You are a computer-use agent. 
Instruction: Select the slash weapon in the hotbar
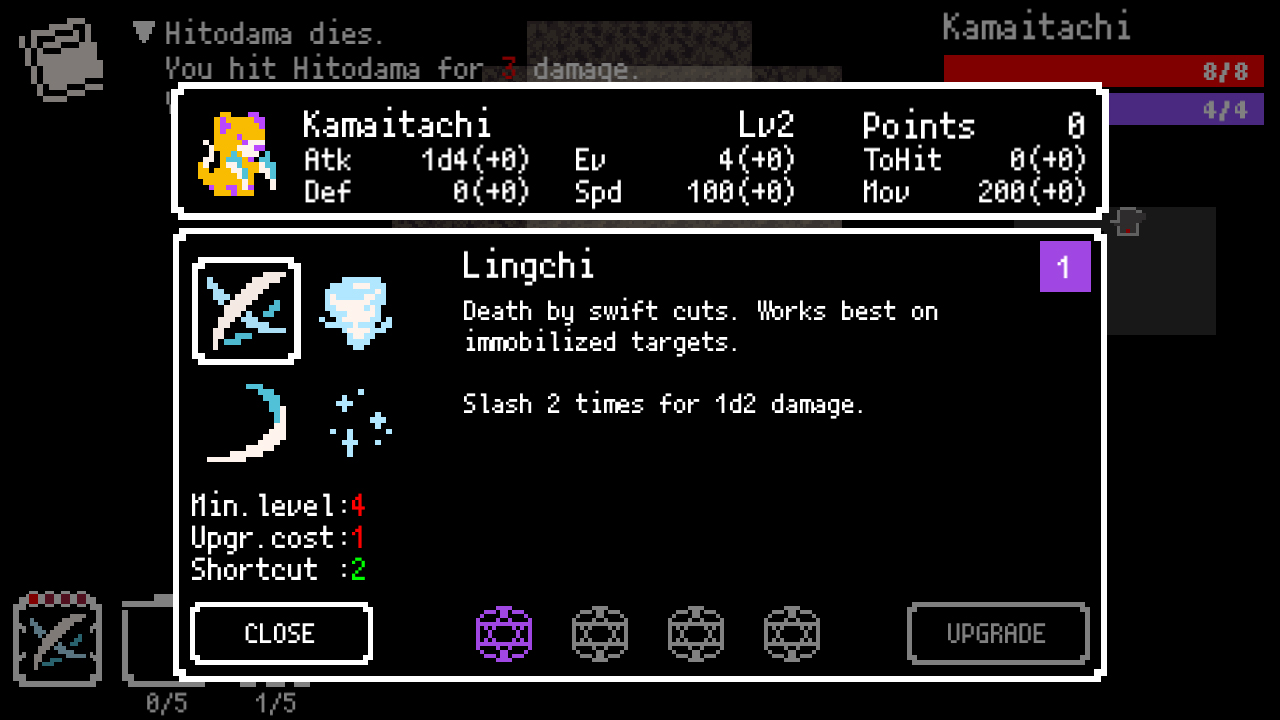(57, 640)
